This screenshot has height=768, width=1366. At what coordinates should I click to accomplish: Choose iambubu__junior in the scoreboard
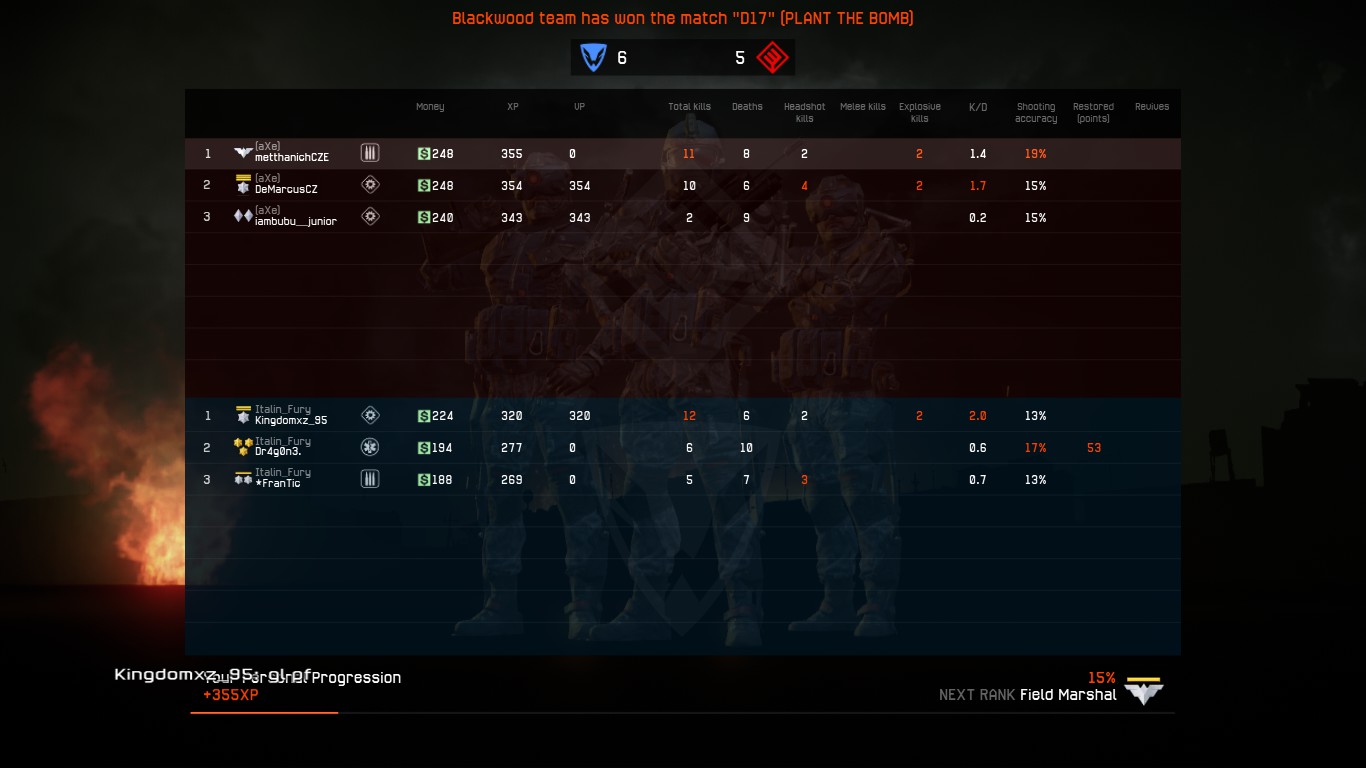pos(295,221)
